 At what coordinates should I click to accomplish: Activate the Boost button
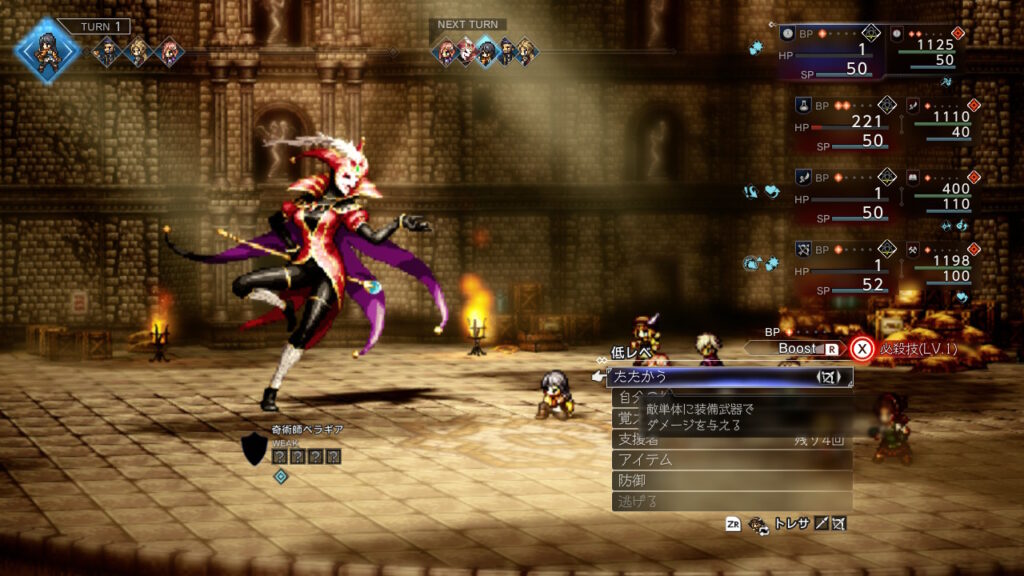[796, 349]
